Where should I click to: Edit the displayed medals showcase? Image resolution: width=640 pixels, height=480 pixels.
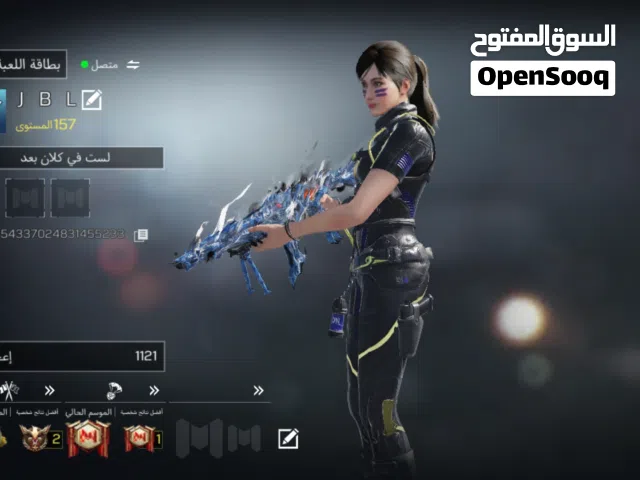288,438
